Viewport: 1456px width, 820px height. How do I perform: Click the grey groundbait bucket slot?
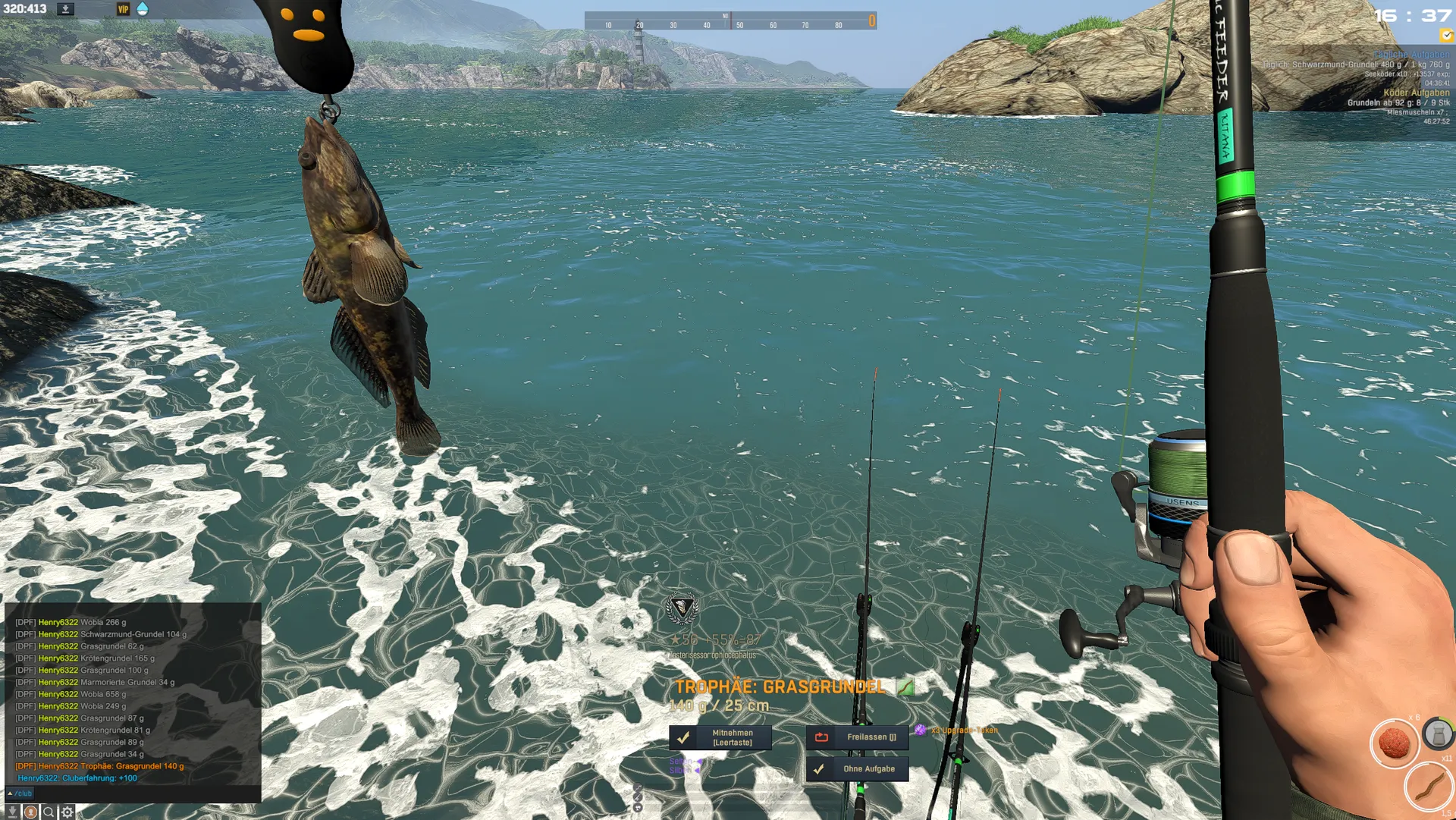tap(1438, 734)
